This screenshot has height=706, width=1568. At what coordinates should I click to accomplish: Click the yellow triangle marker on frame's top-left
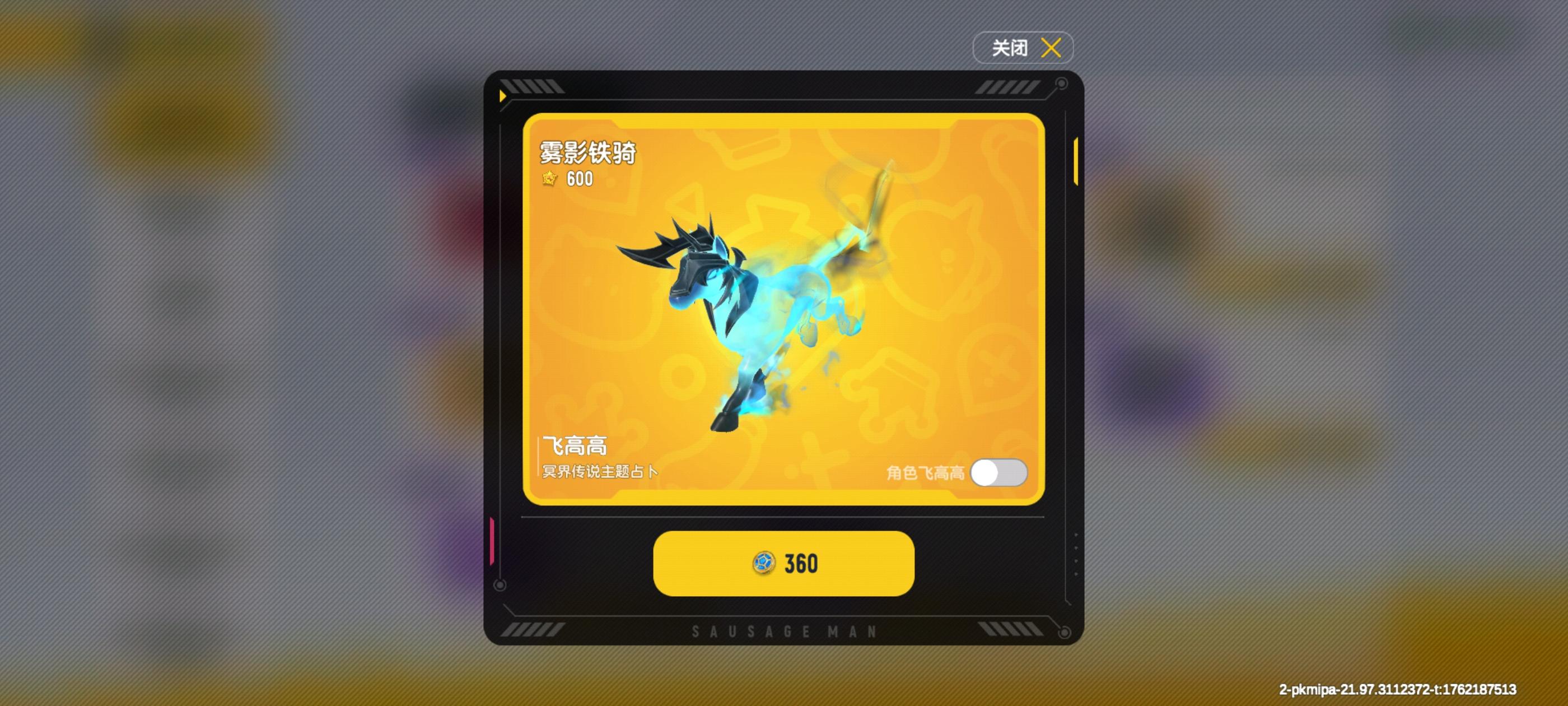click(503, 95)
